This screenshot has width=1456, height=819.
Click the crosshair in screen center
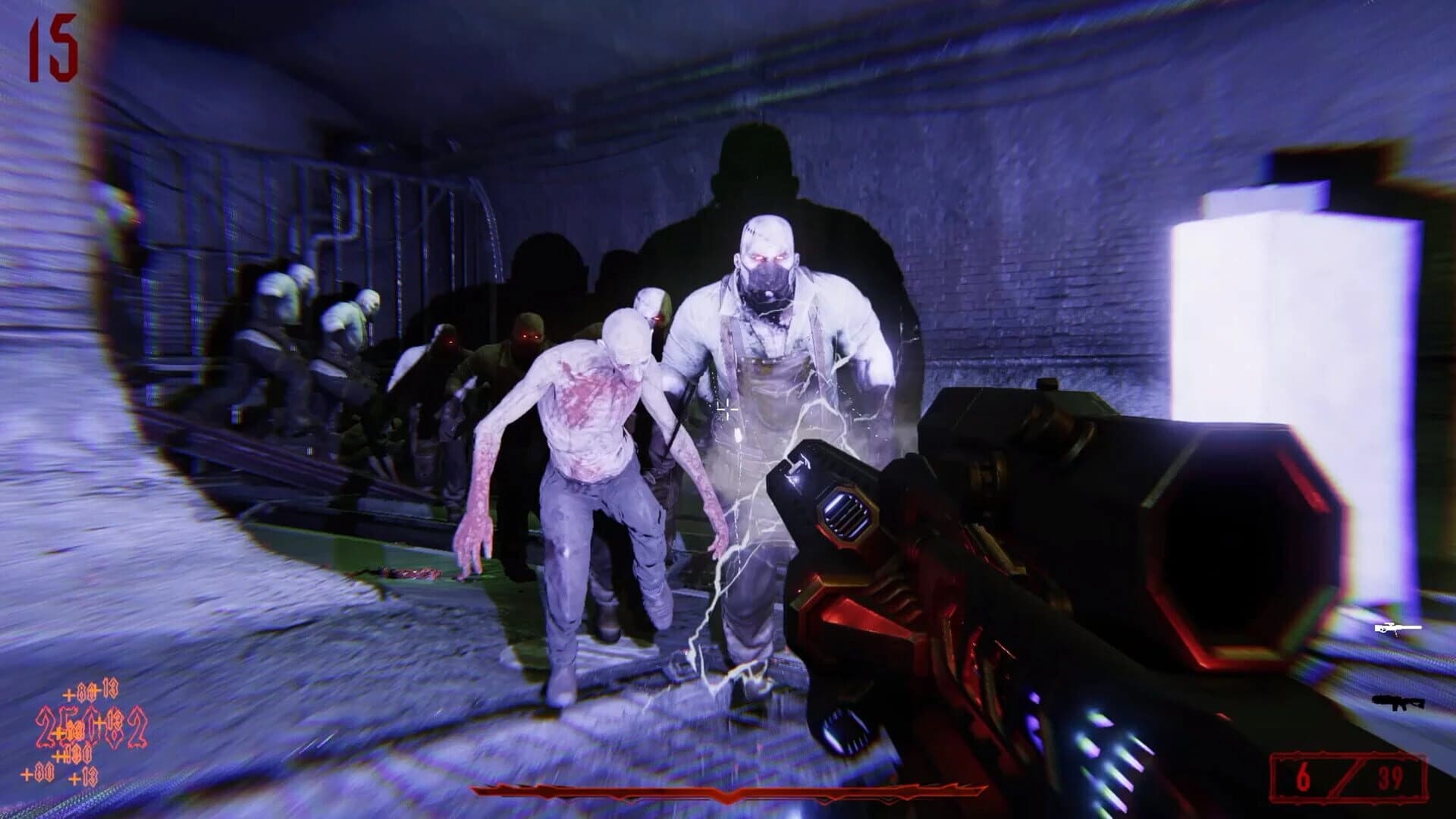726,409
